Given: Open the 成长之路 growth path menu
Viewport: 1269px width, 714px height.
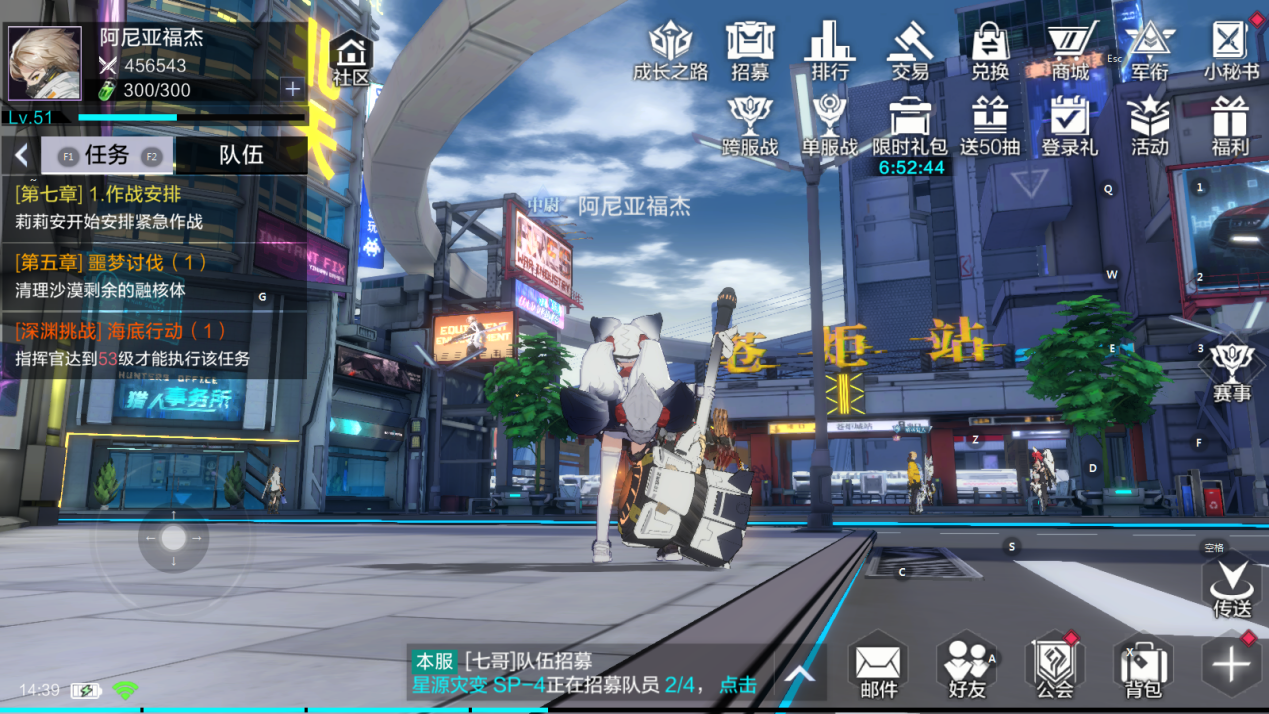Looking at the screenshot, I should tap(670, 51).
